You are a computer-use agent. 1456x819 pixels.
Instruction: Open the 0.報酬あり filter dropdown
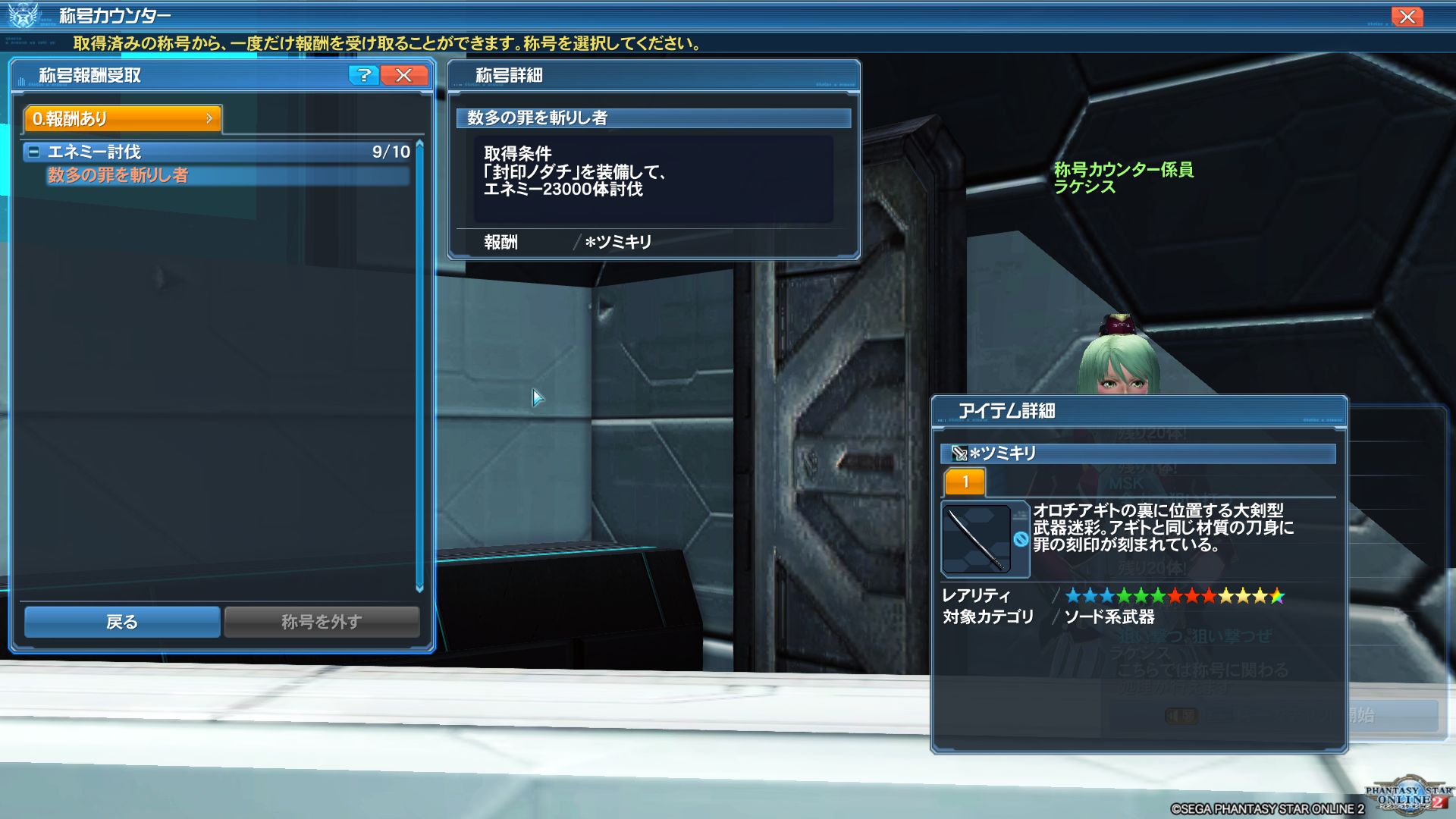(123, 118)
